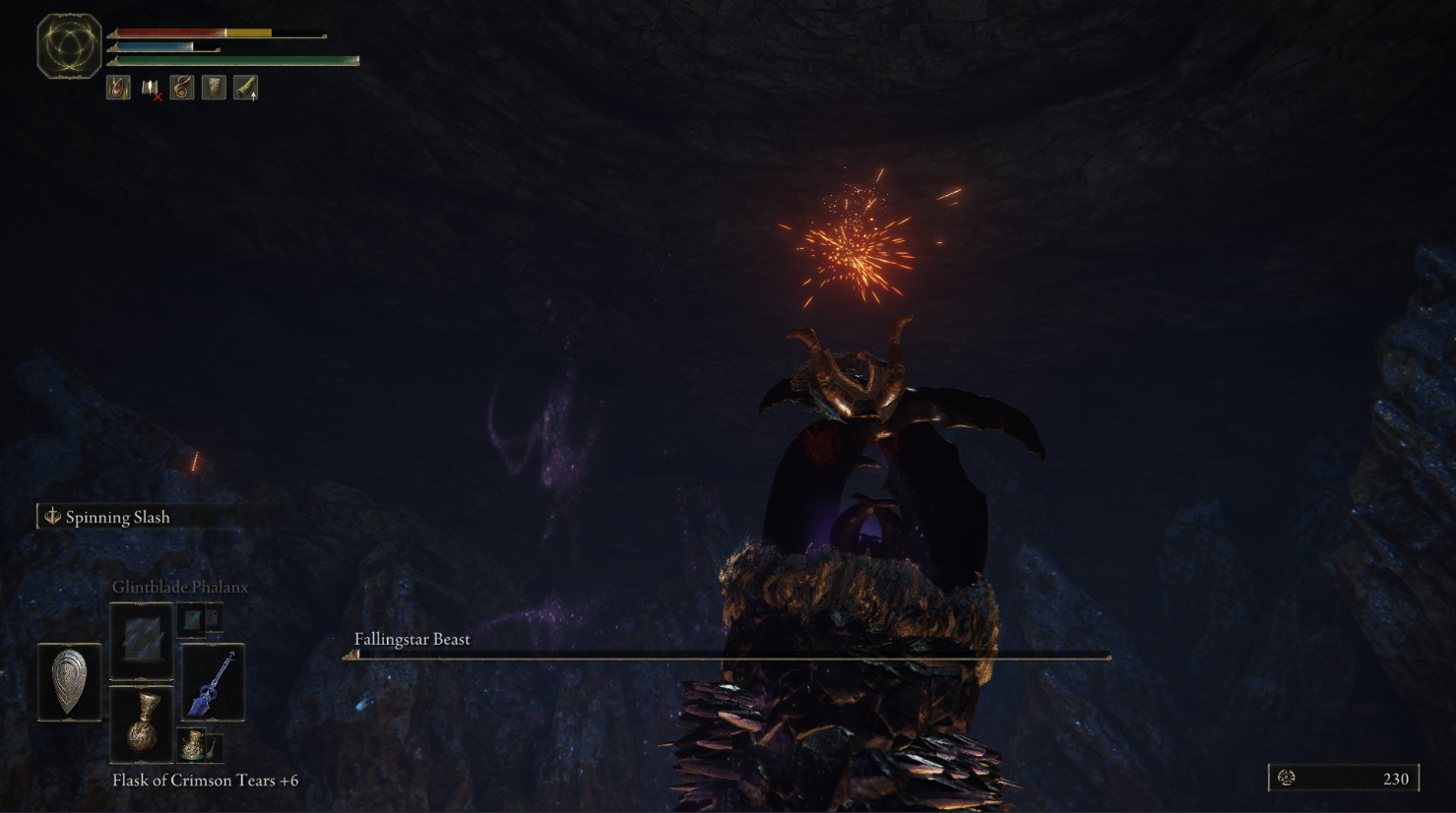Click the red teardrop buff status icon
1456x813 pixels.
118,89
